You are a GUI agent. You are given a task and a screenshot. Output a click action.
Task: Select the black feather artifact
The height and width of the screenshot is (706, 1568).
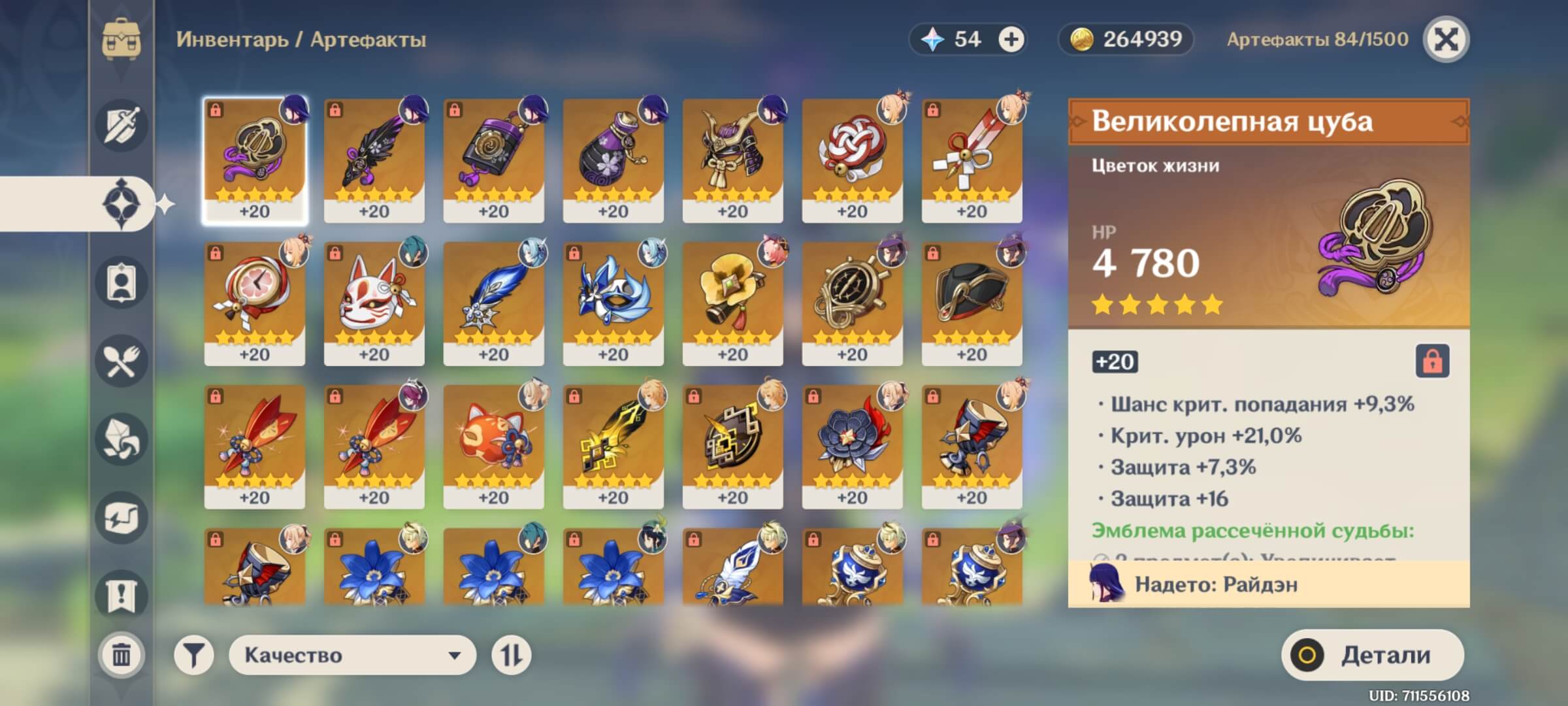pyautogui.click(x=374, y=160)
